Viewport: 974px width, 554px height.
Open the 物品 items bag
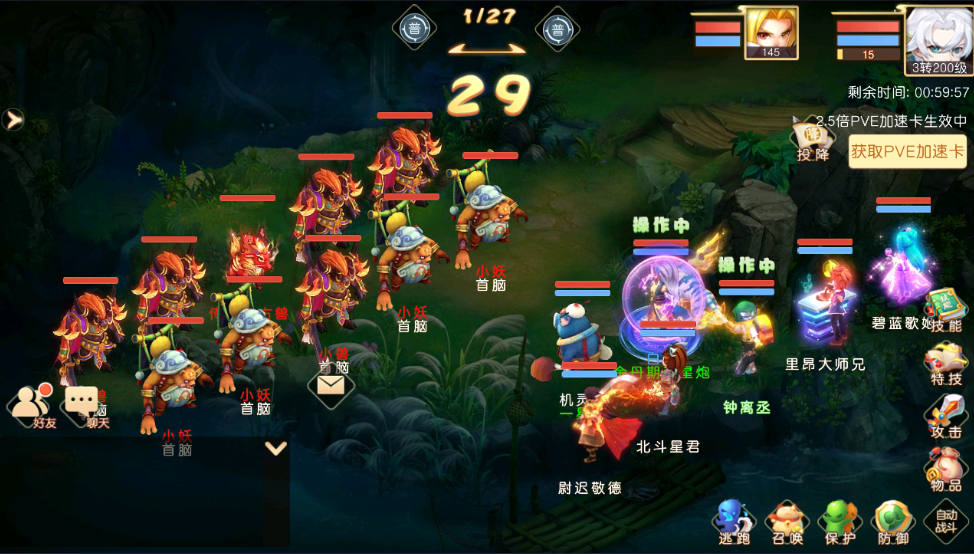click(945, 470)
